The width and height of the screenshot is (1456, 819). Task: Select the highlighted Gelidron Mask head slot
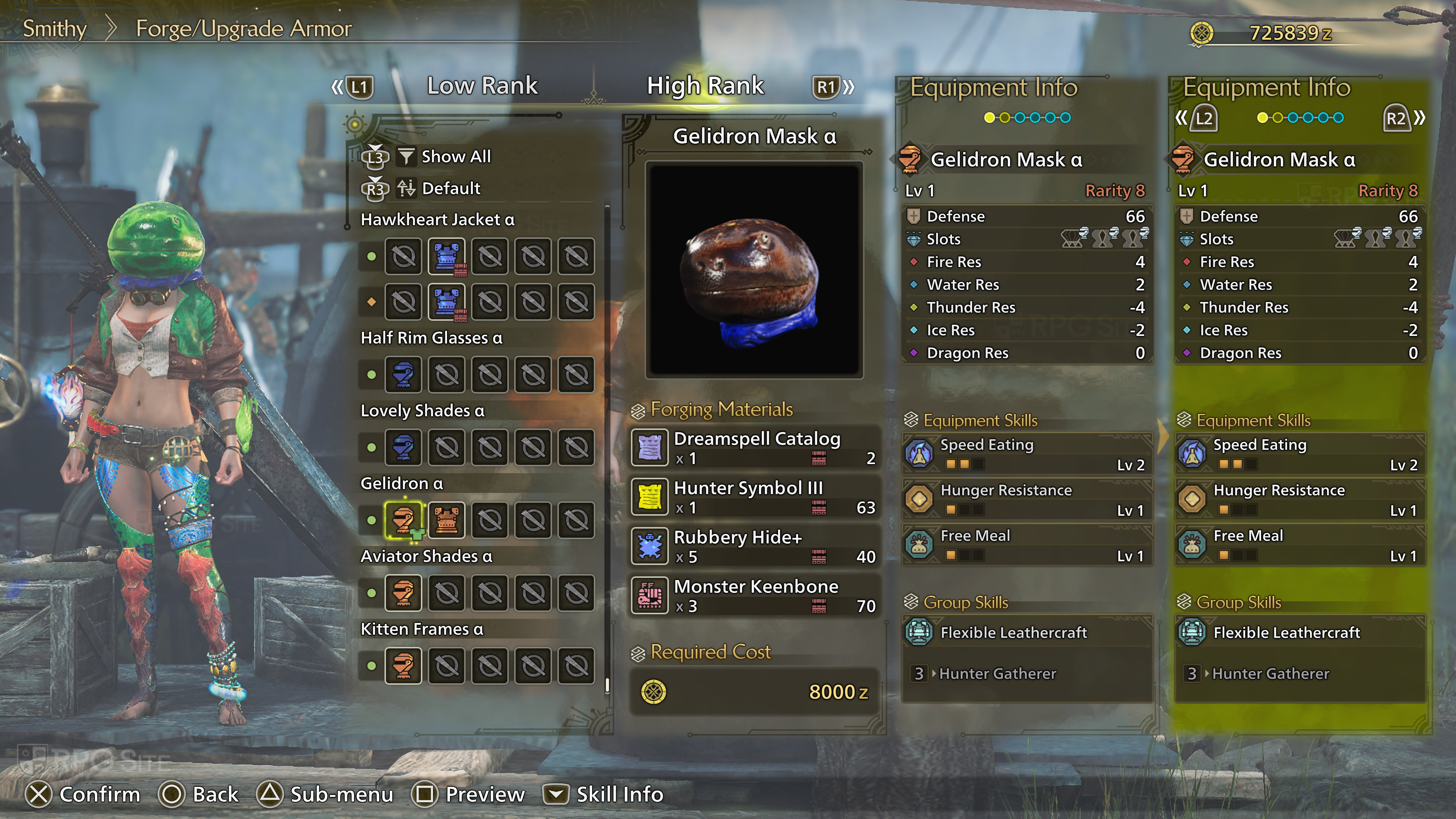[x=403, y=519]
